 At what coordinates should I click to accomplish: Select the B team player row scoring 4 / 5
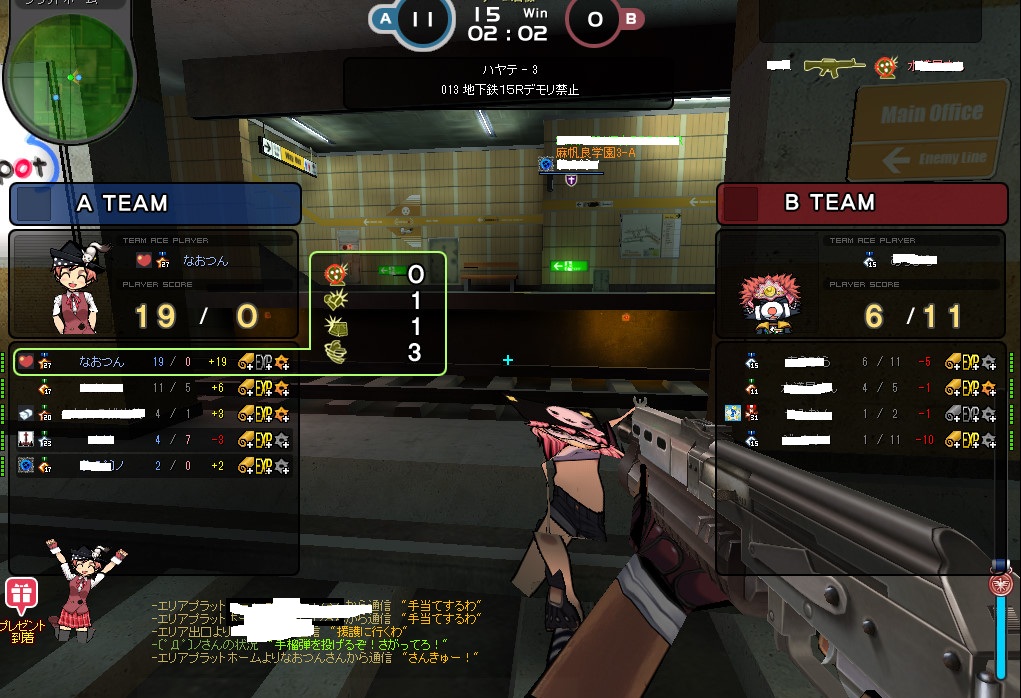[862, 388]
